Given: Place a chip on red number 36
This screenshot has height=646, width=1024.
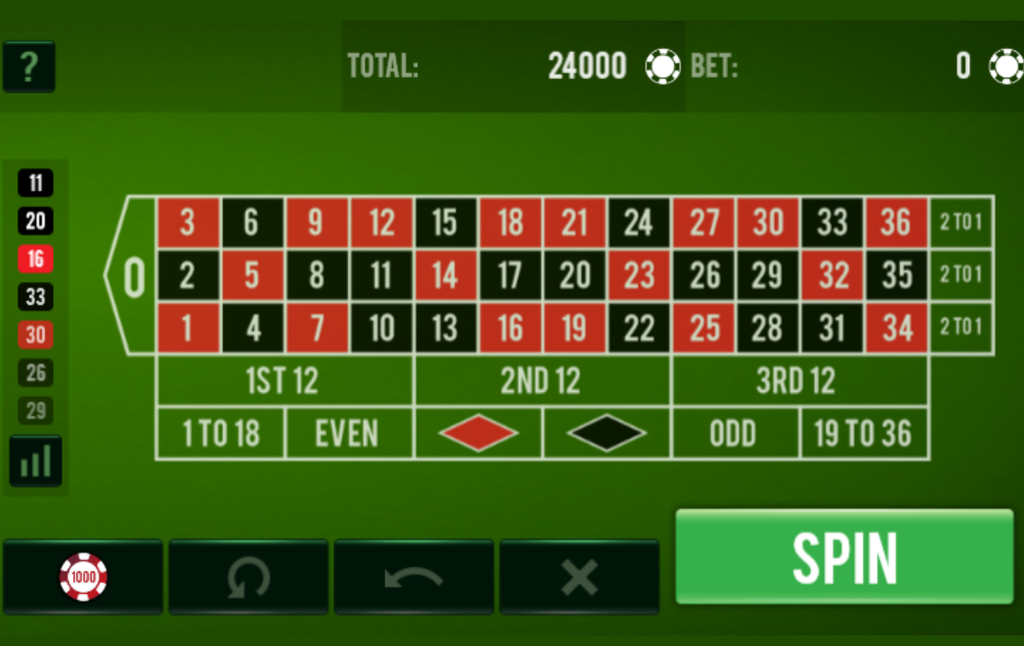Looking at the screenshot, I should tap(896, 222).
